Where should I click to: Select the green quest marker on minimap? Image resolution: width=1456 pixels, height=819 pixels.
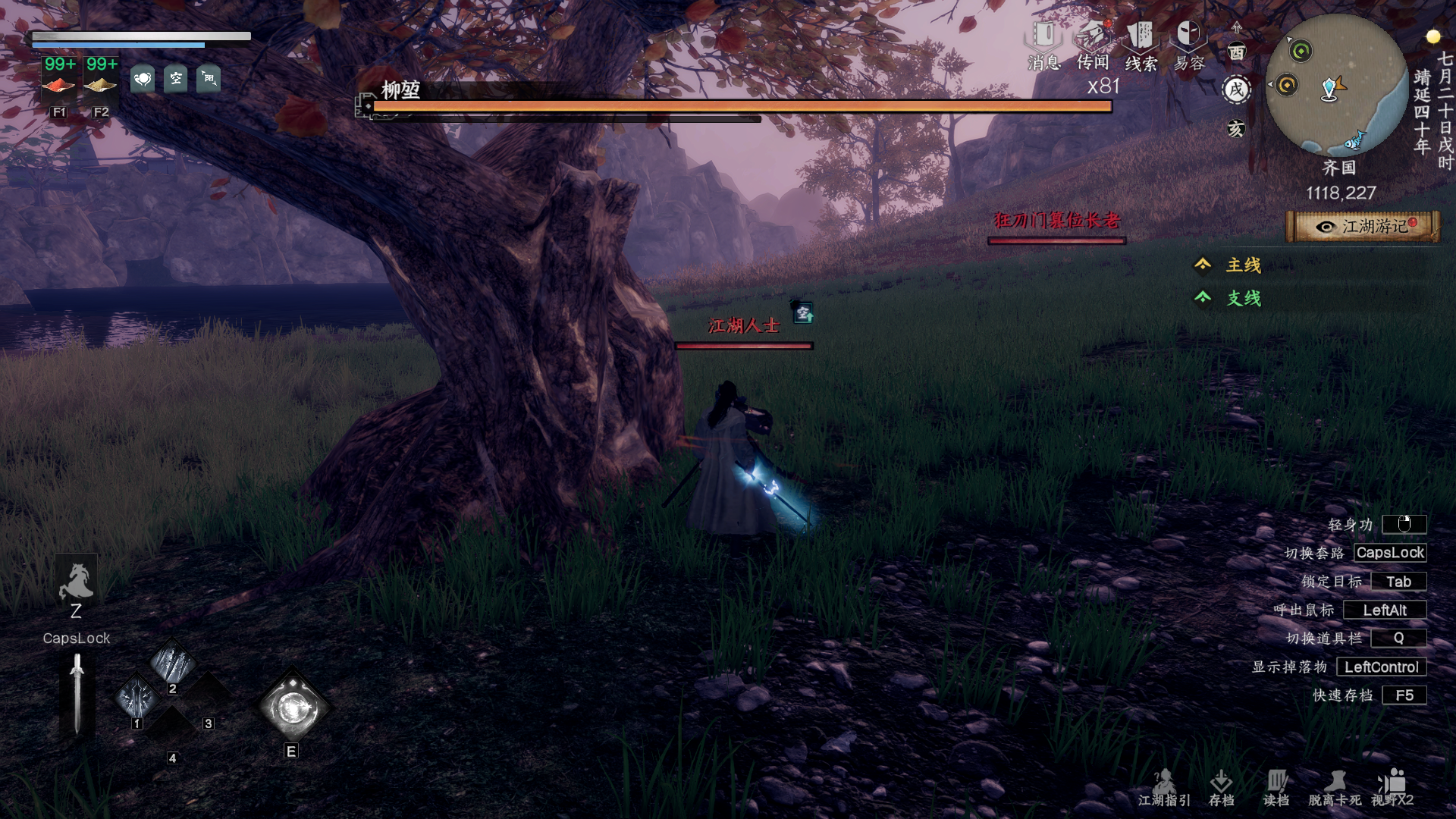[1301, 52]
